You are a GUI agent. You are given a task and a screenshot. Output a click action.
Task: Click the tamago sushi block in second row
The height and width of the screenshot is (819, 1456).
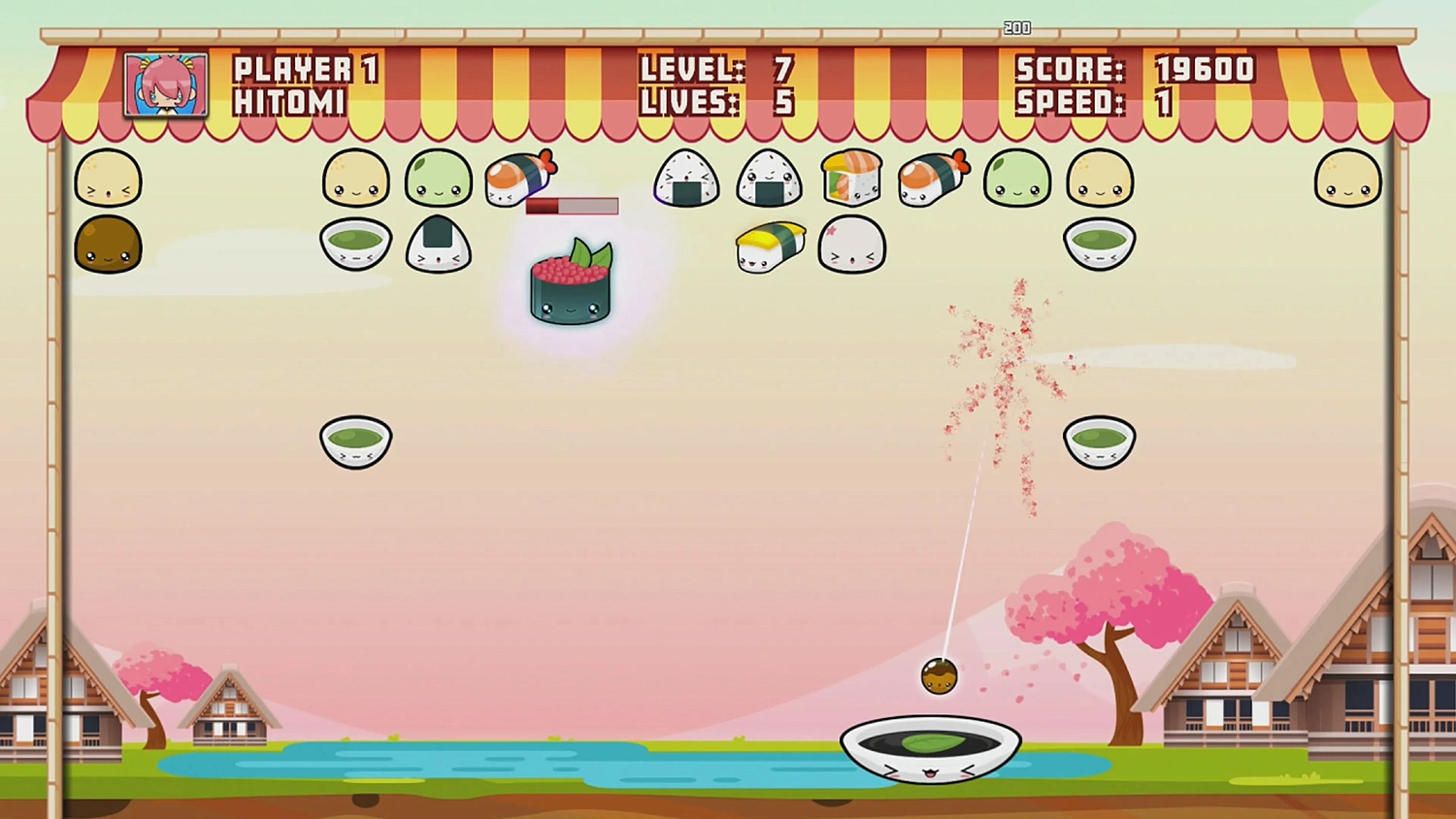770,241
